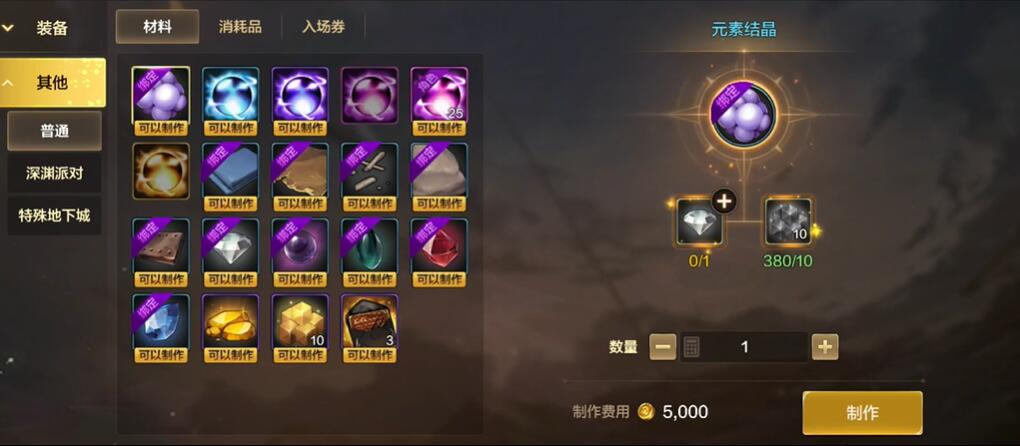Select the blue cloth recipe slot
The image size is (1020, 446).
coord(230,170)
